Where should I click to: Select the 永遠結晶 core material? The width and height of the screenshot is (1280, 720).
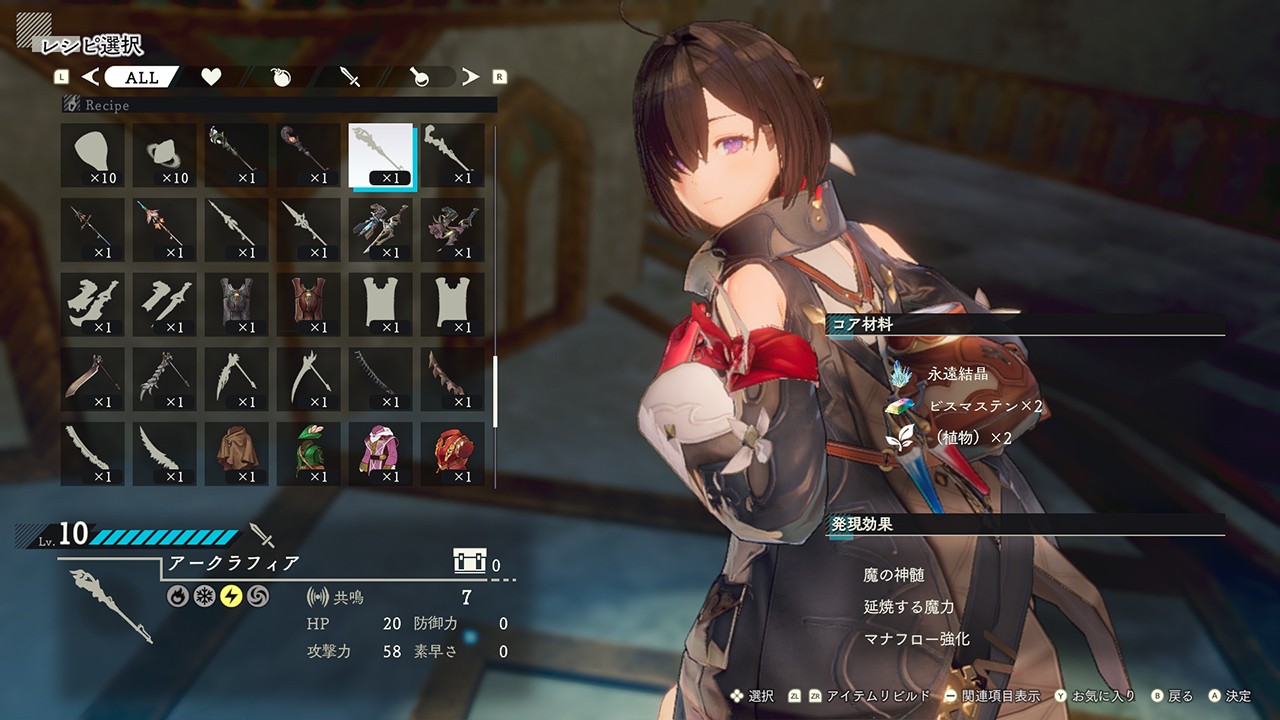point(957,375)
